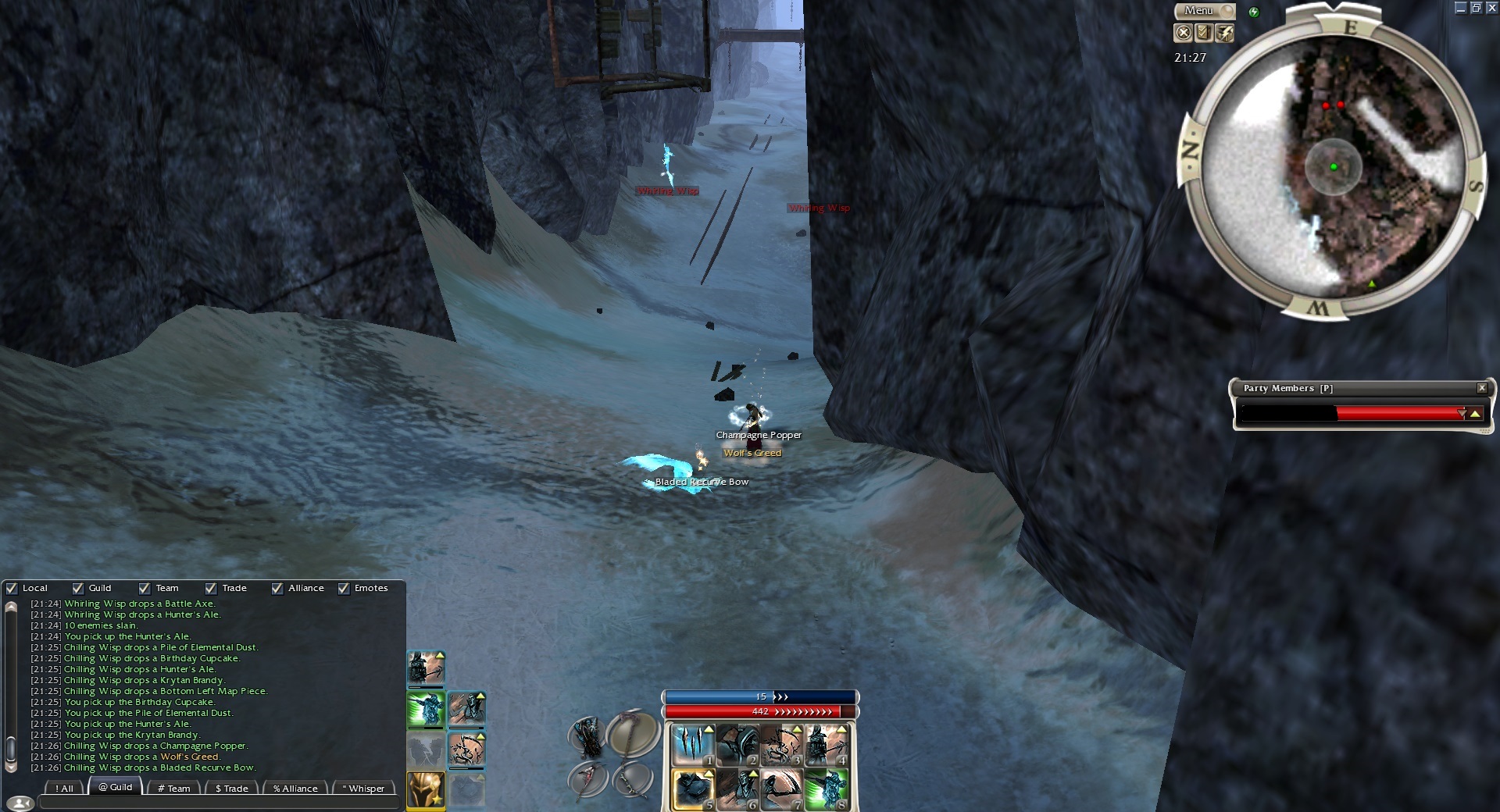Click the compass minimap

(x=1333, y=167)
